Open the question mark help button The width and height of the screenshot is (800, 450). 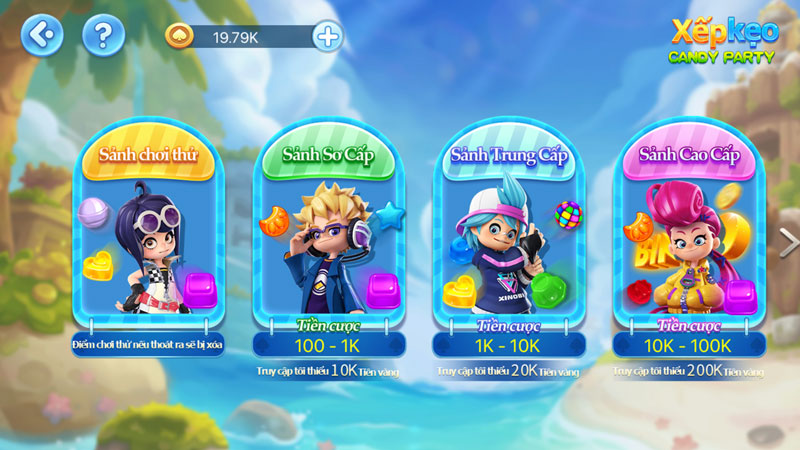pyautogui.click(x=103, y=36)
